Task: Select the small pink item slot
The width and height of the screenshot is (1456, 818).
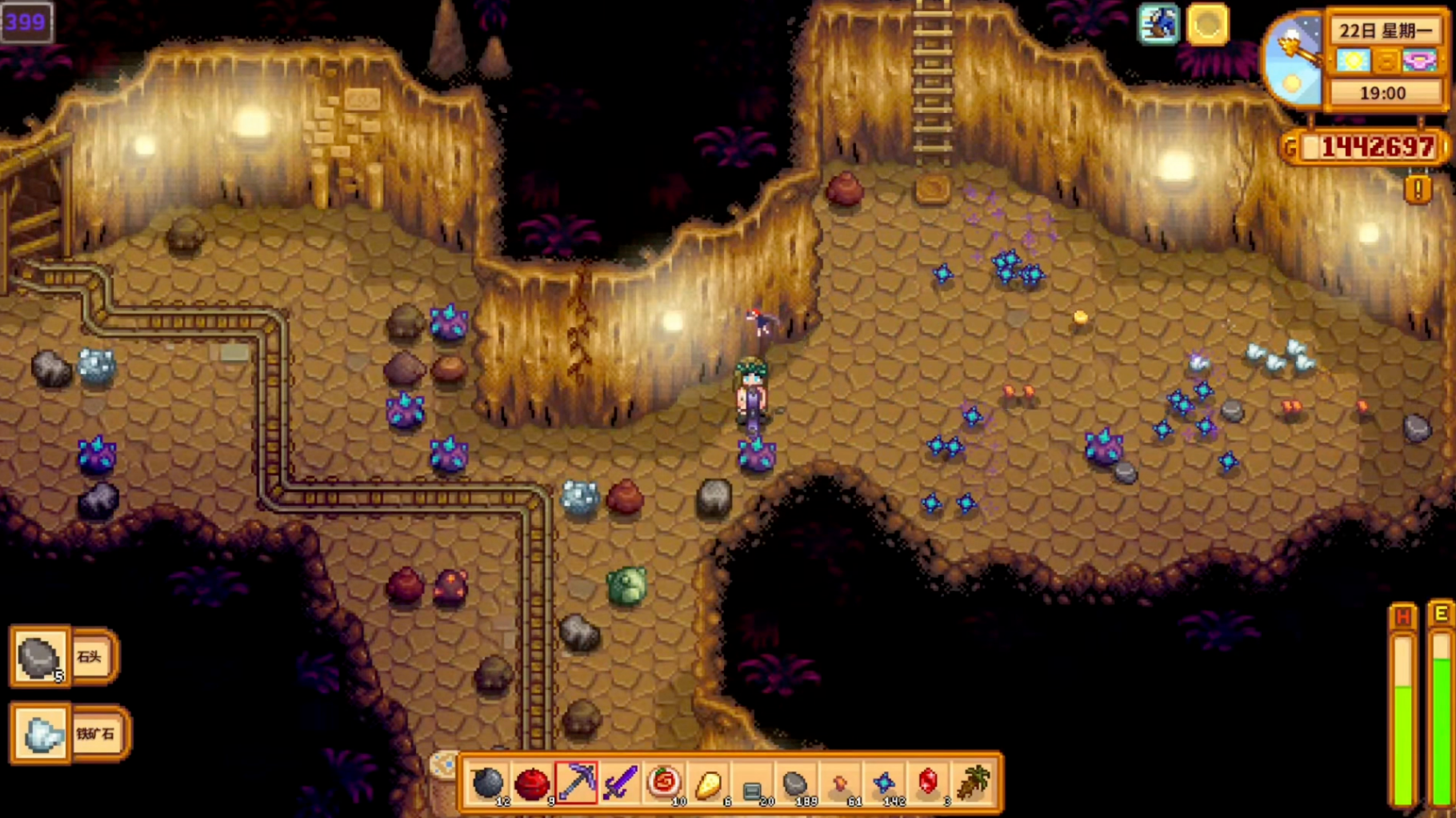Action: (x=840, y=783)
